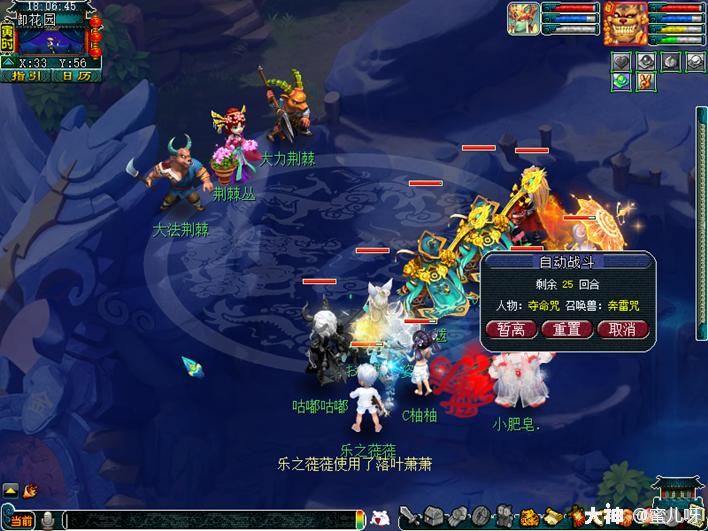This screenshot has width=708, height=531.
Task: Click the 当前 chat channel button
Action: (x=20, y=520)
